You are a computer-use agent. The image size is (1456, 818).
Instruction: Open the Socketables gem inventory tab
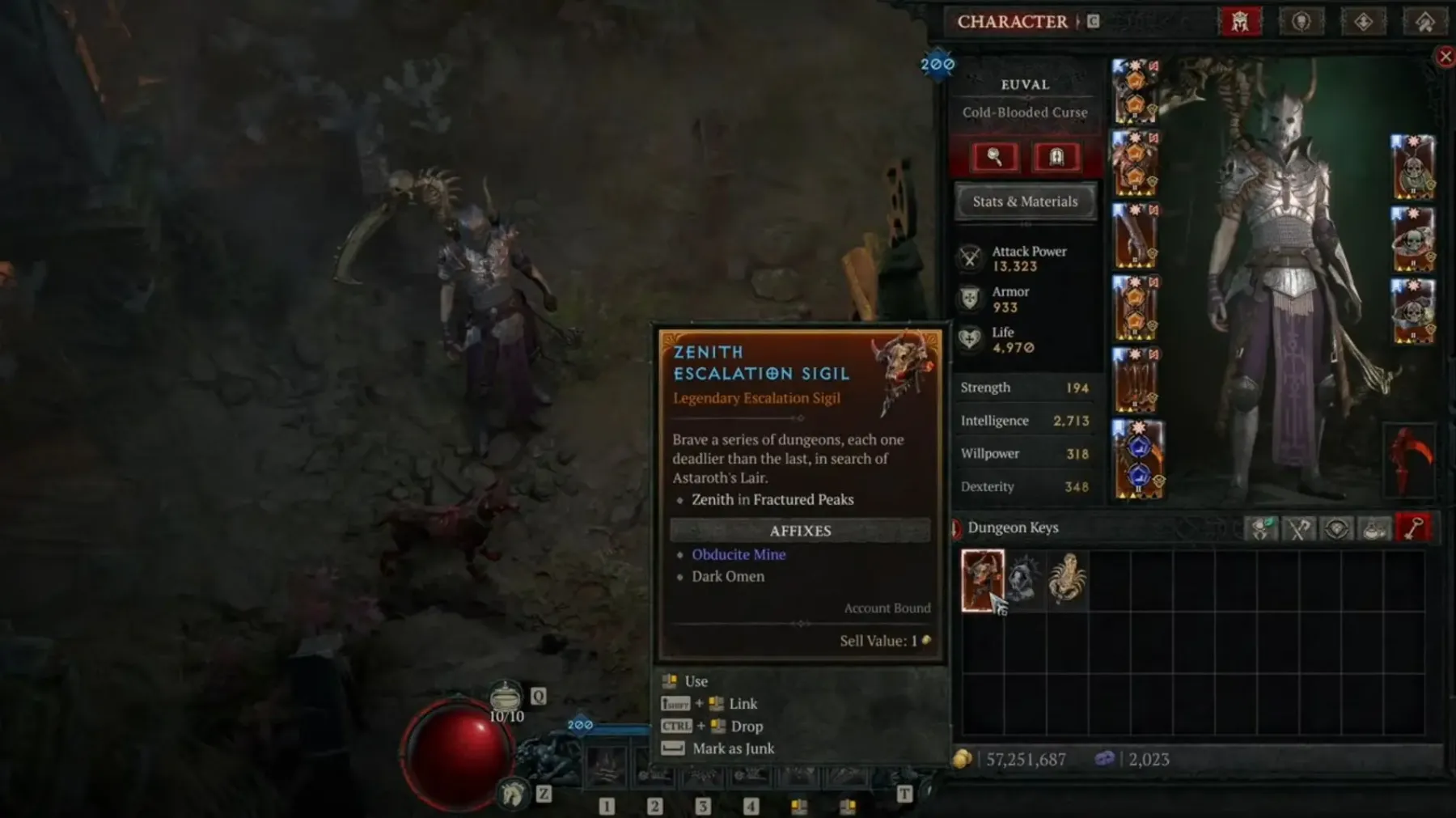tap(1336, 529)
